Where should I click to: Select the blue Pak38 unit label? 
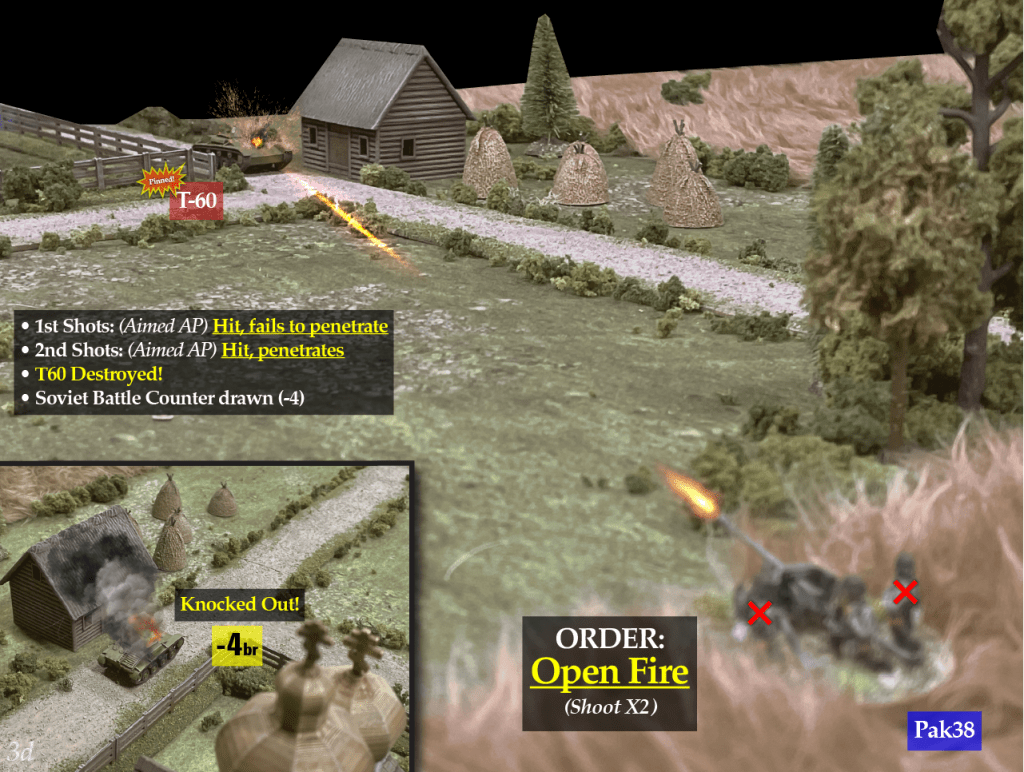(x=944, y=732)
